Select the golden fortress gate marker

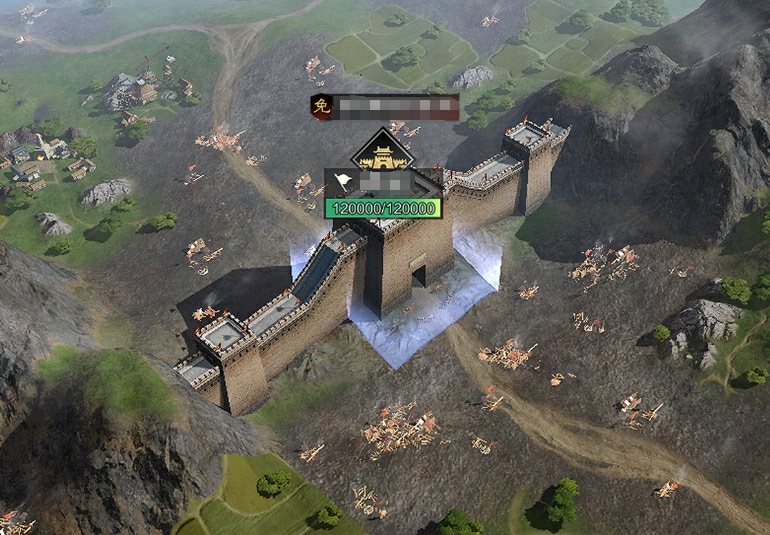(381, 153)
